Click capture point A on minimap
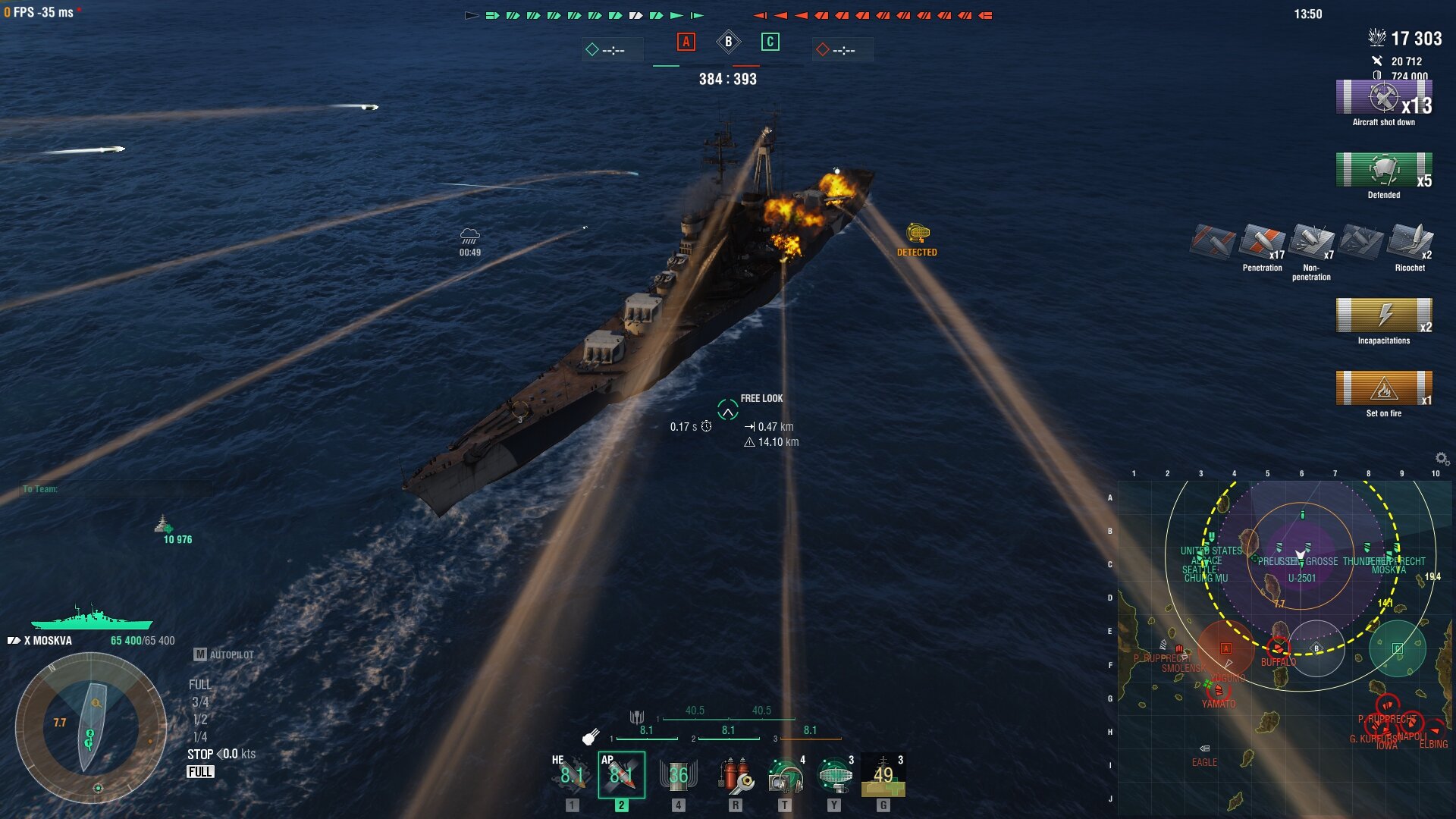 1225,648
